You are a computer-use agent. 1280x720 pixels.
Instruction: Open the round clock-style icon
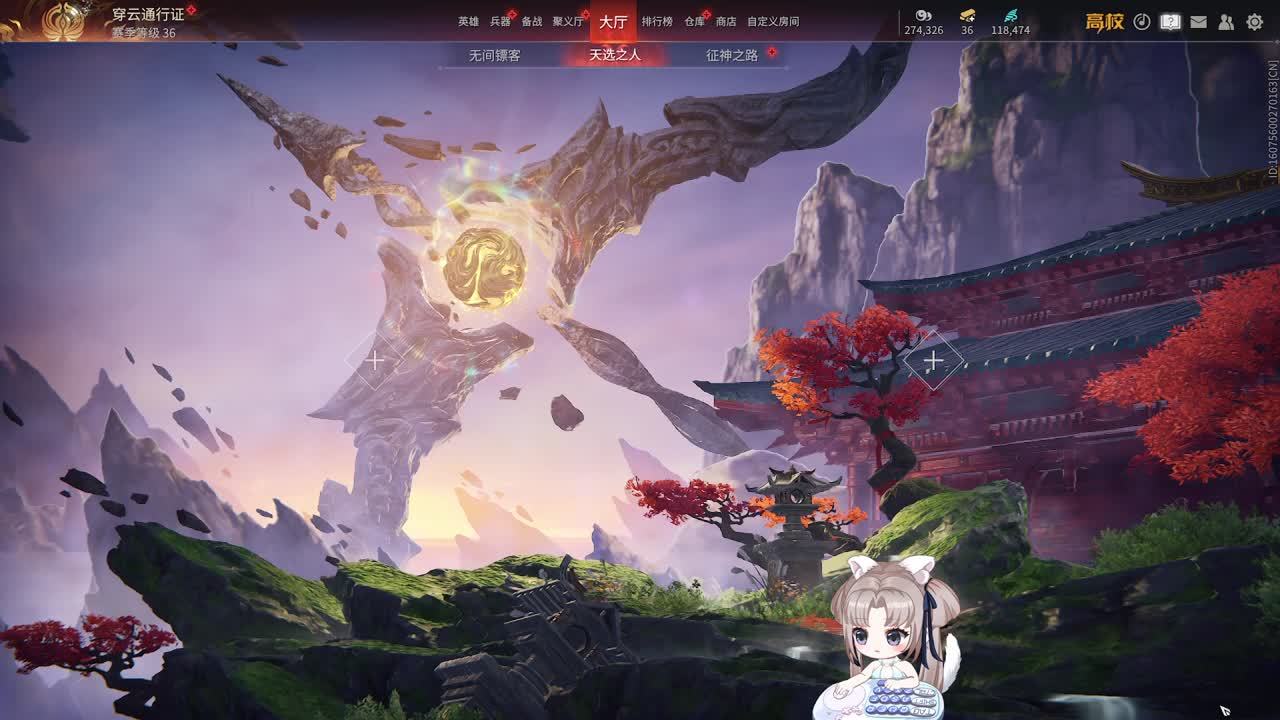pos(1142,21)
